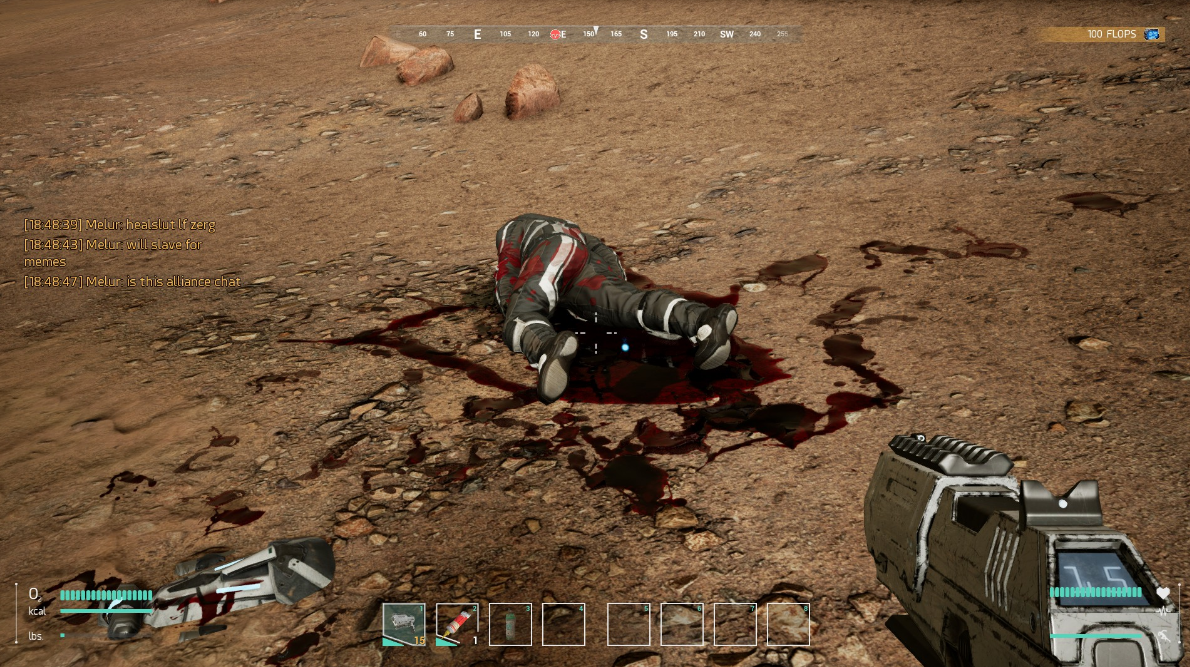The height and width of the screenshot is (667, 1190).
Task: Select the green canister in slot 3
Action: point(510,624)
